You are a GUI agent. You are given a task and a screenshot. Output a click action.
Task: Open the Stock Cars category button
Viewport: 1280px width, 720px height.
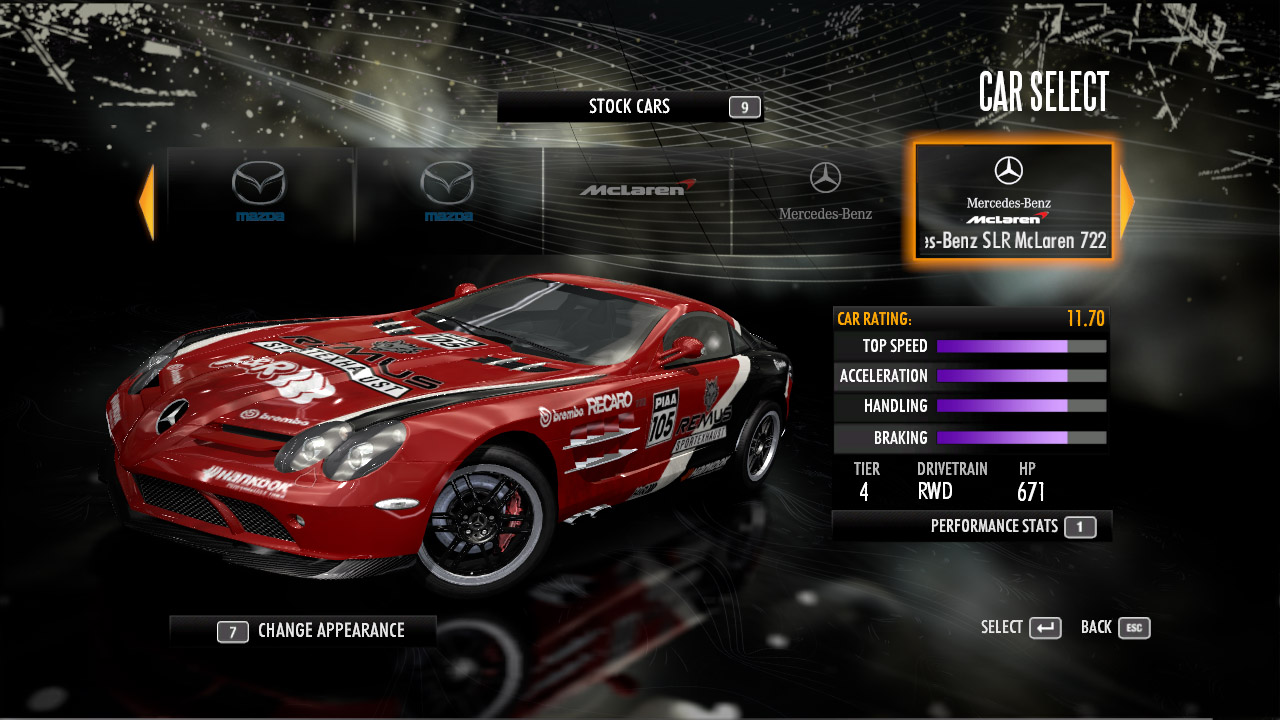point(630,107)
